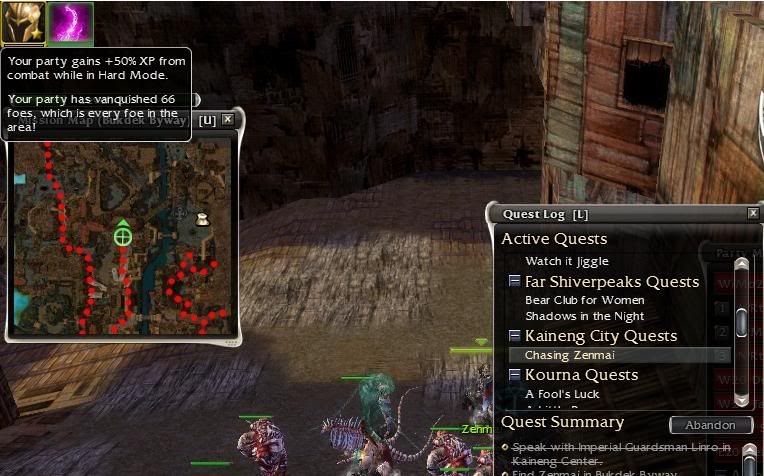Viewport: 764px width, 476px height.
Task: Select the Watch it Jiggle quest
Action: (566, 261)
